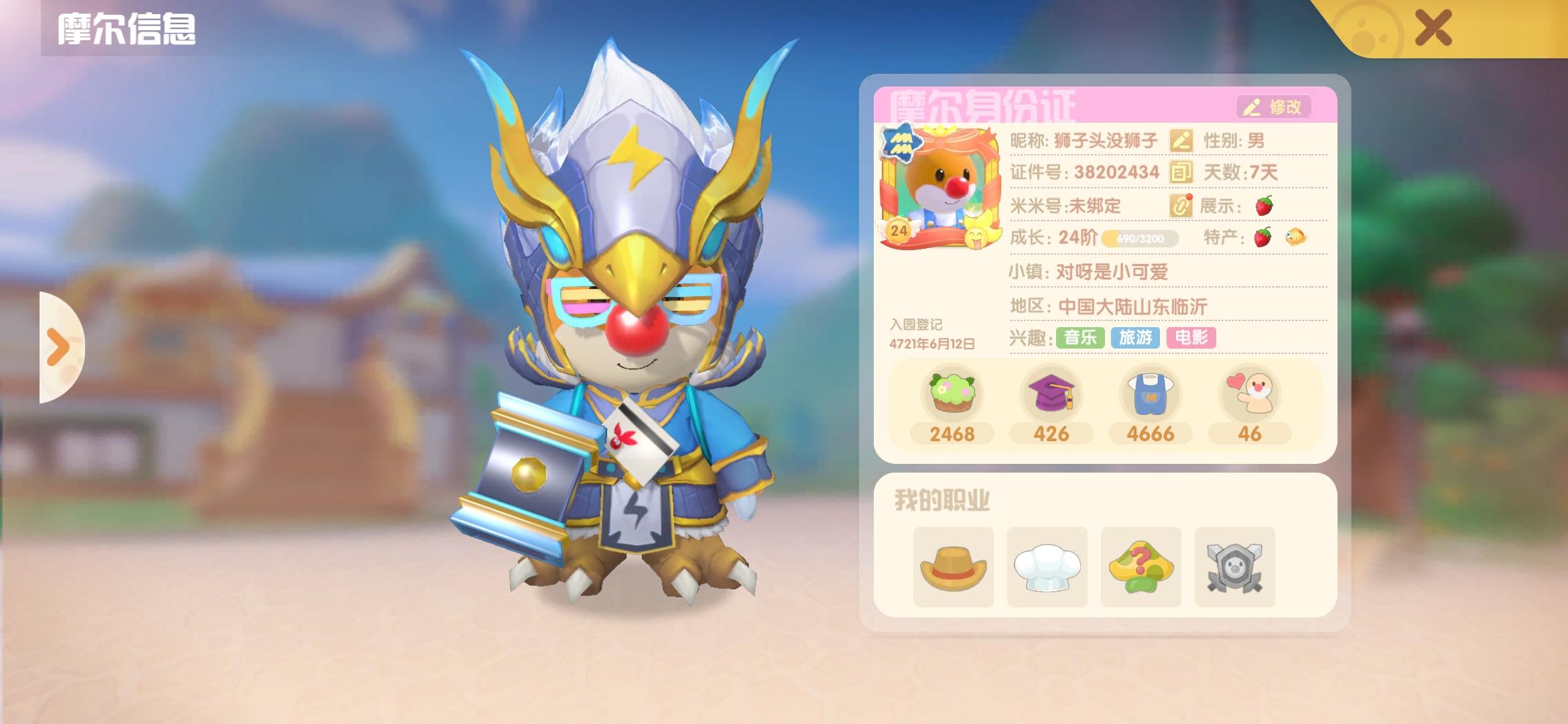Select the farmer straw hat profession icon
This screenshot has height=724, width=1568.
pos(954,566)
